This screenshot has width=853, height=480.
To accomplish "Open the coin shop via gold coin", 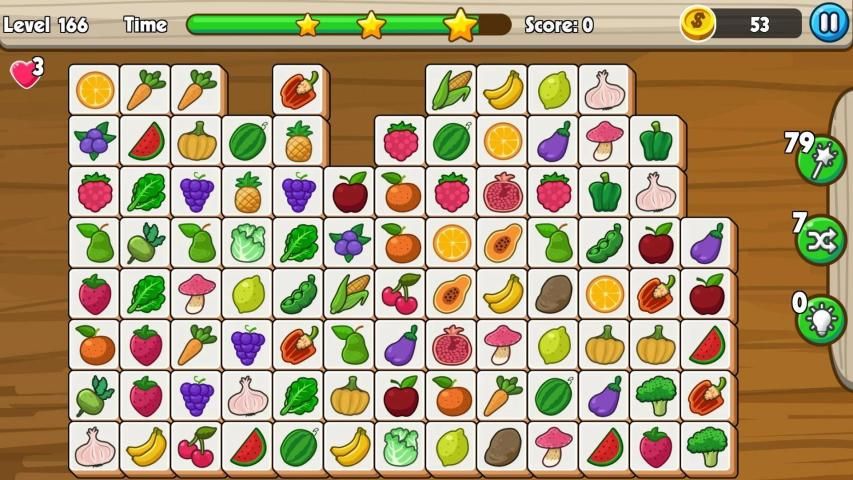I will (699, 22).
